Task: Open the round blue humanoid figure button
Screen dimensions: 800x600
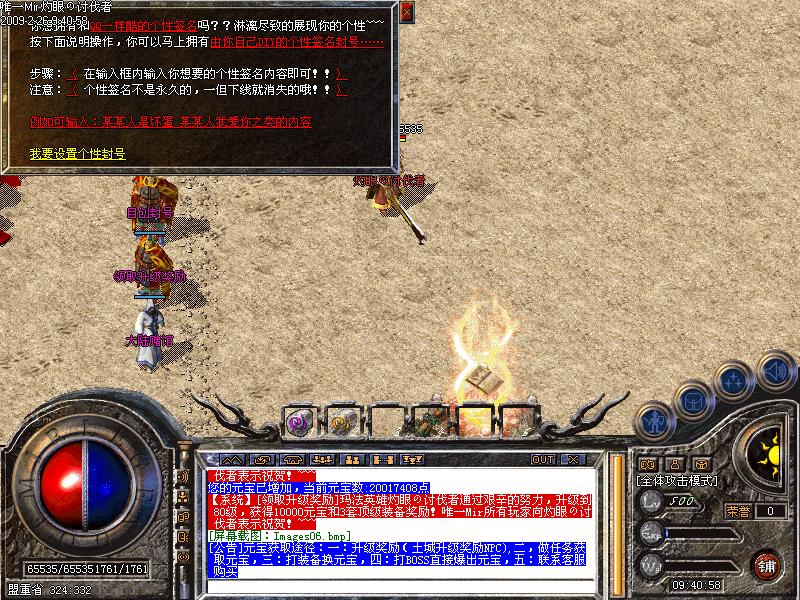Action: pos(653,421)
